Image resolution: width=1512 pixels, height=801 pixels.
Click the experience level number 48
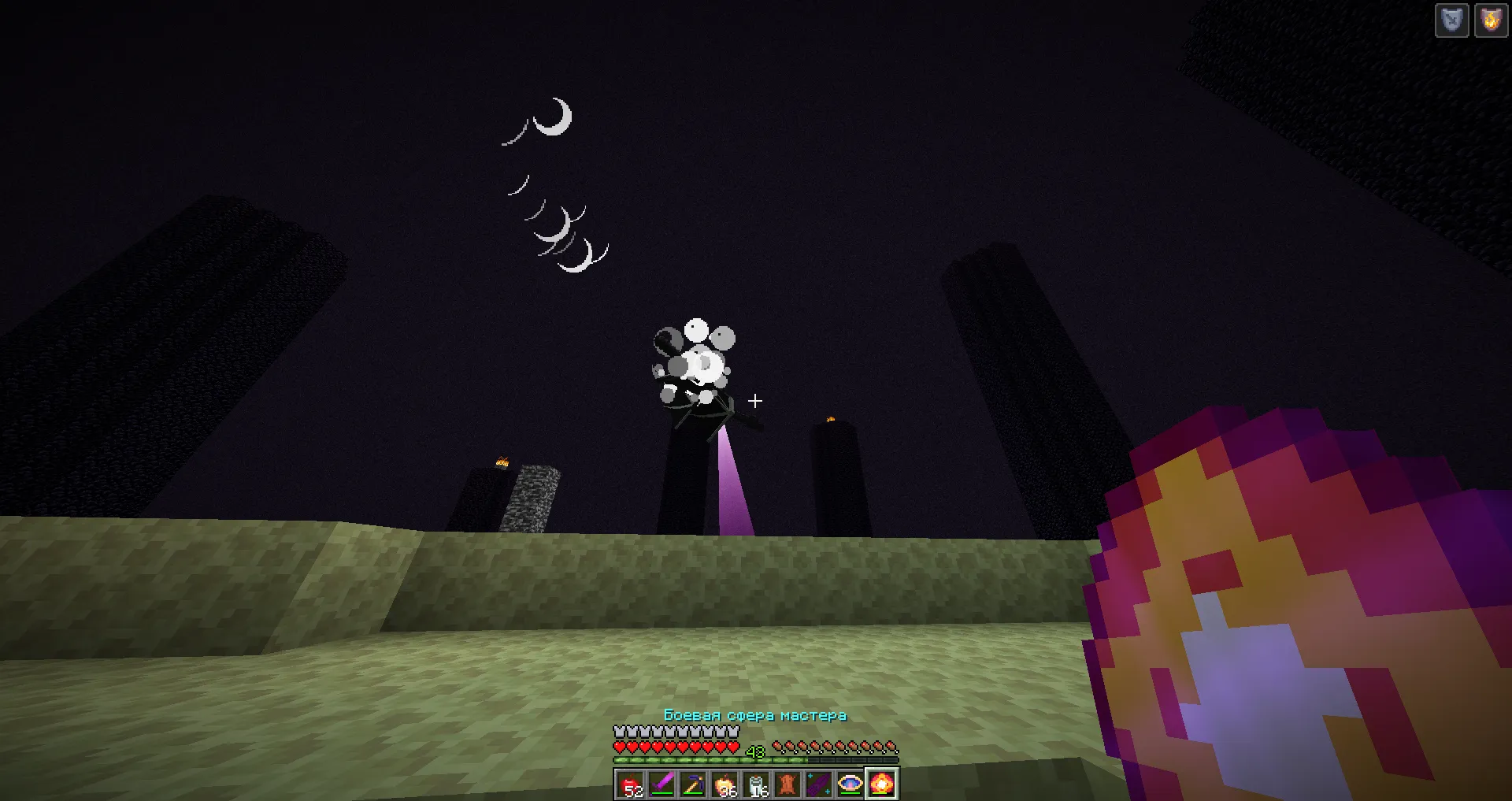(x=756, y=752)
